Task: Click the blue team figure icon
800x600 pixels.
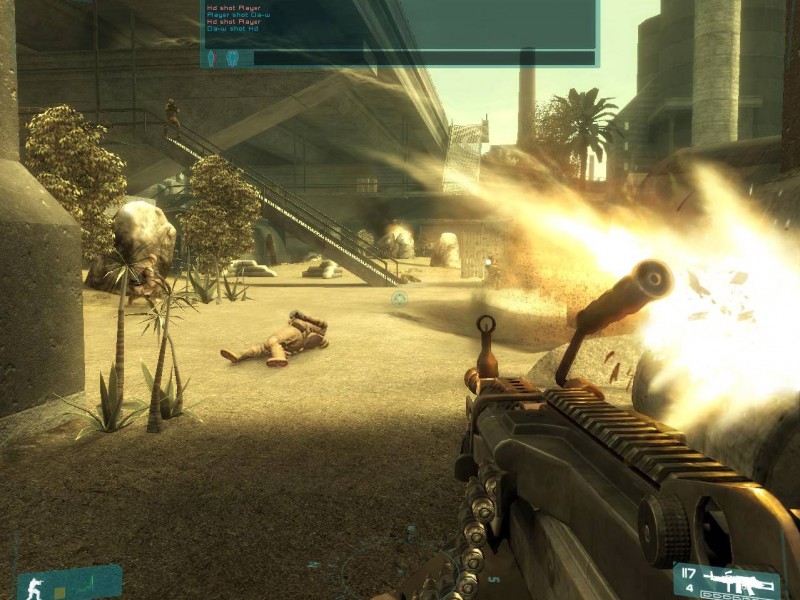Action: click(232, 58)
